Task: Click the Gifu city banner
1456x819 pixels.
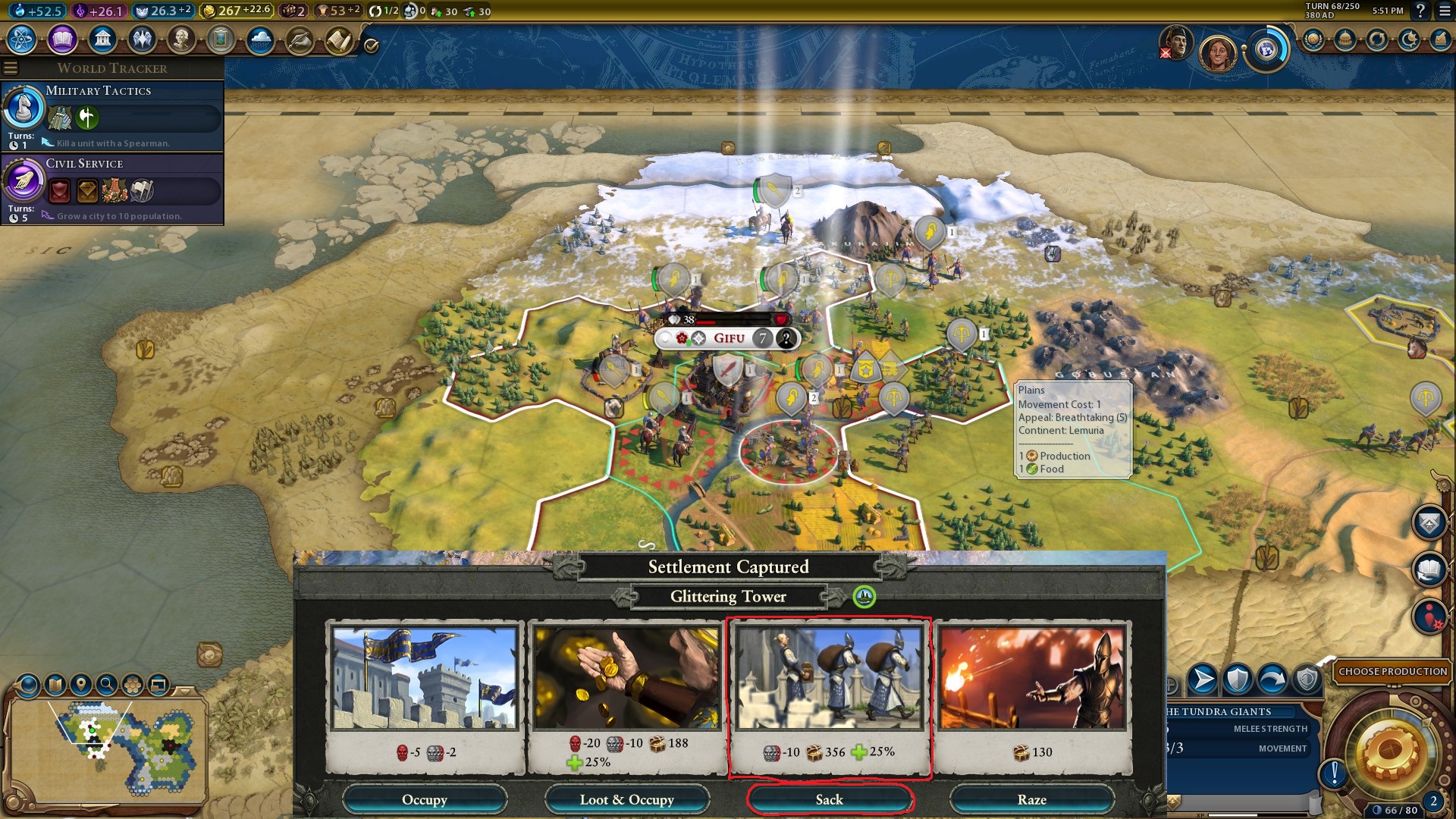Action: tap(728, 338)
